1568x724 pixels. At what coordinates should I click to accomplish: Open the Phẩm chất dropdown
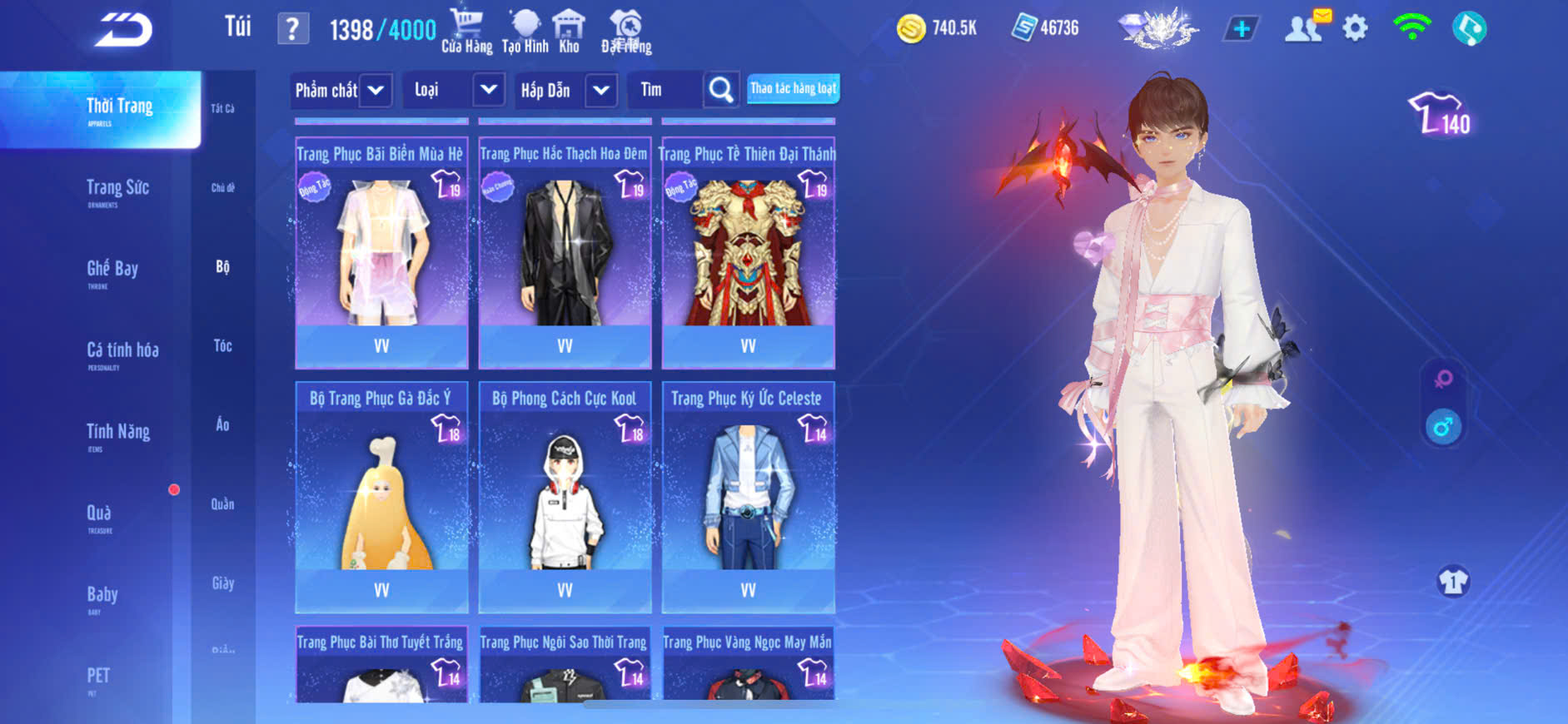pyautogui.click(x=341, y=90)
